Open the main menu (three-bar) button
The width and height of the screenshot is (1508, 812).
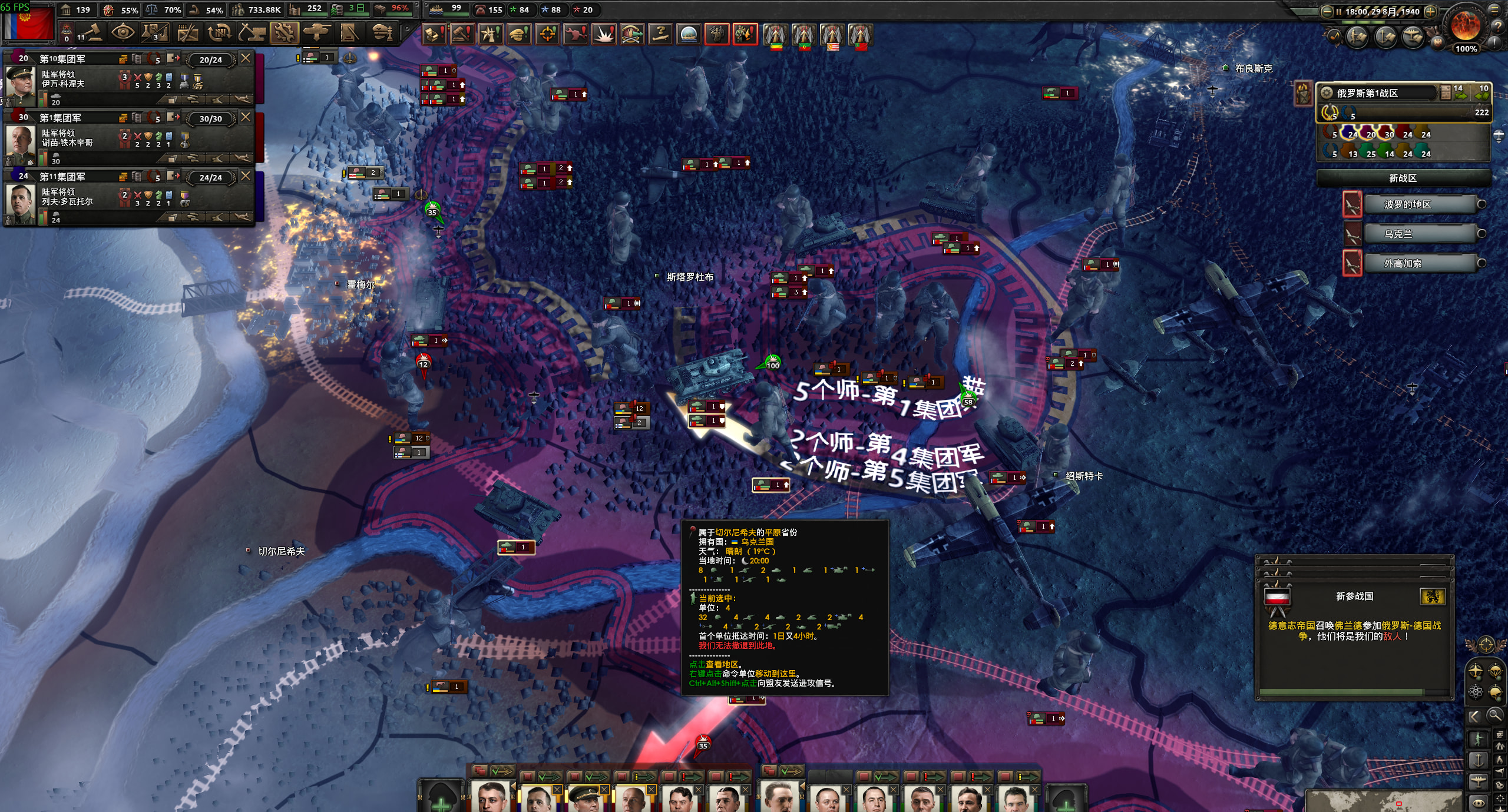pos(1494,10)
